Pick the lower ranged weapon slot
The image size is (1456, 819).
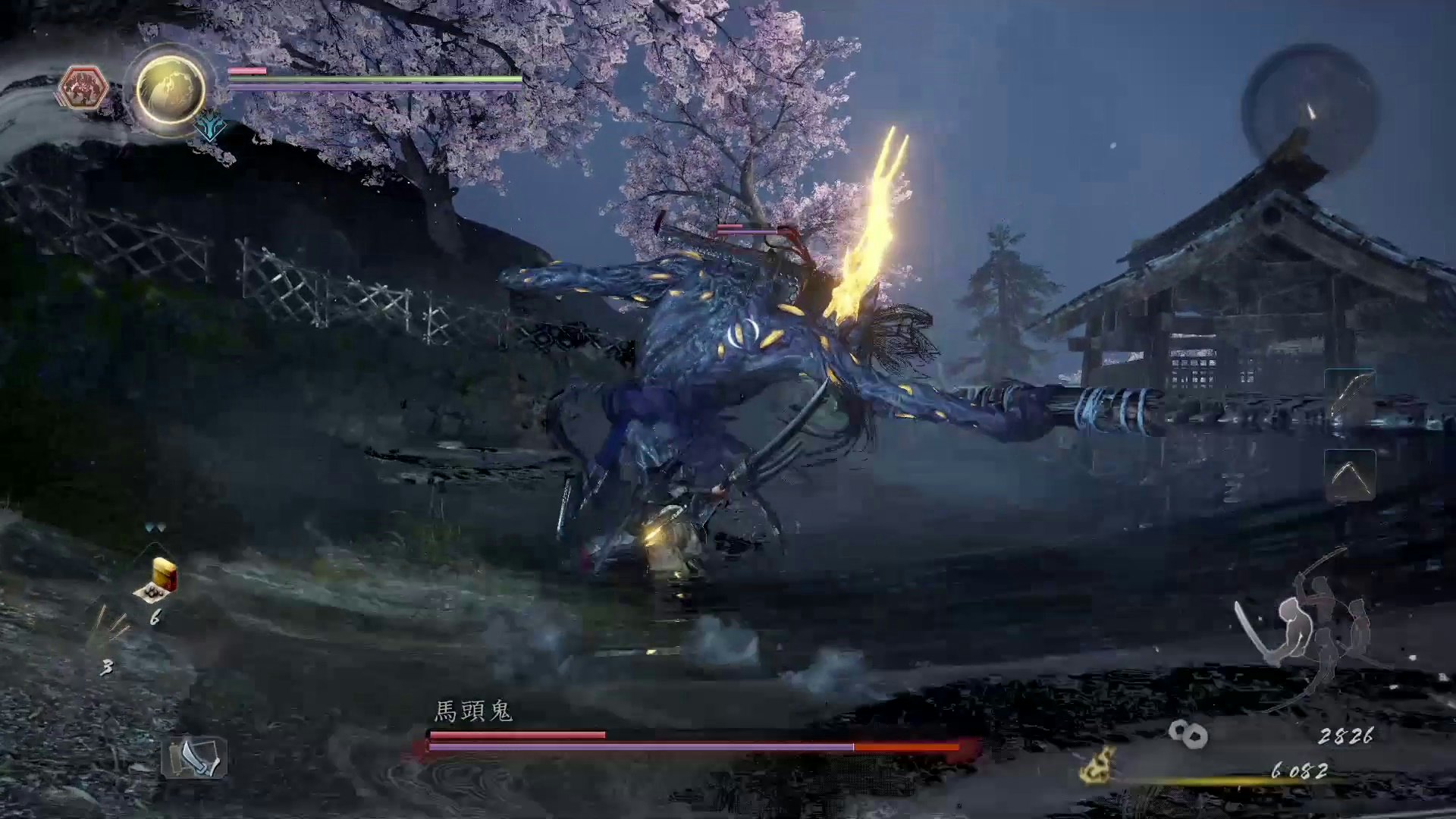click(1350, 476)
